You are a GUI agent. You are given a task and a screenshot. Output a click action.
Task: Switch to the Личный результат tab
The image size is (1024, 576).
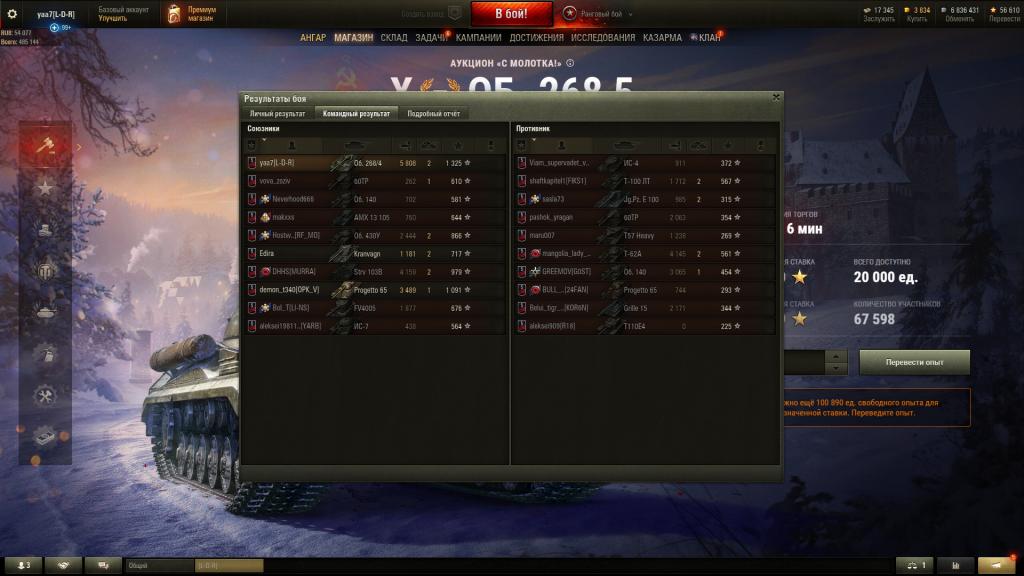click(x=277, y=114)
